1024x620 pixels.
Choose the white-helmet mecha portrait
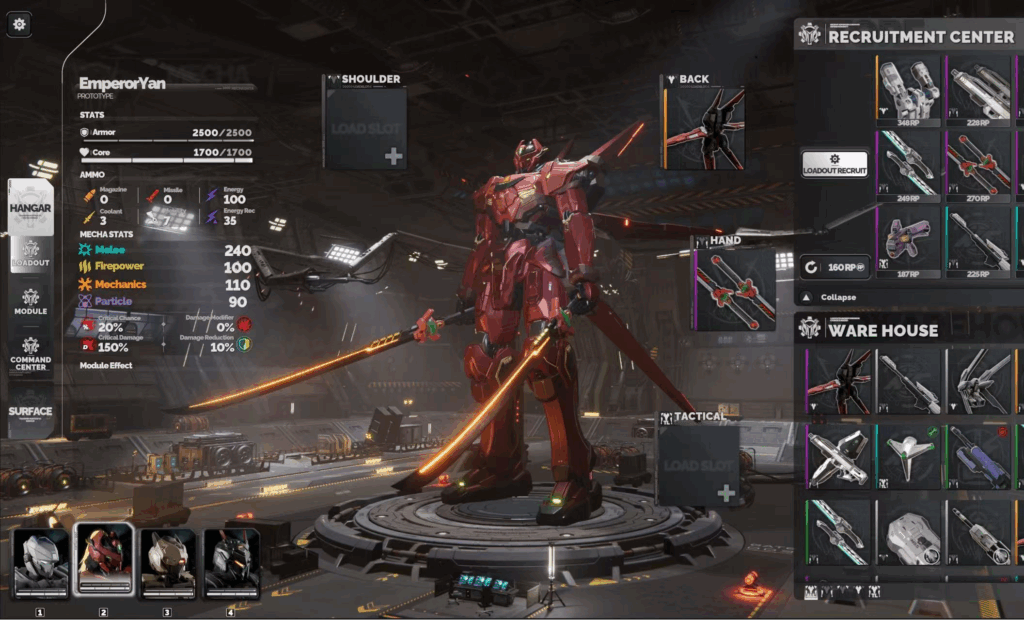pos(40,561)
